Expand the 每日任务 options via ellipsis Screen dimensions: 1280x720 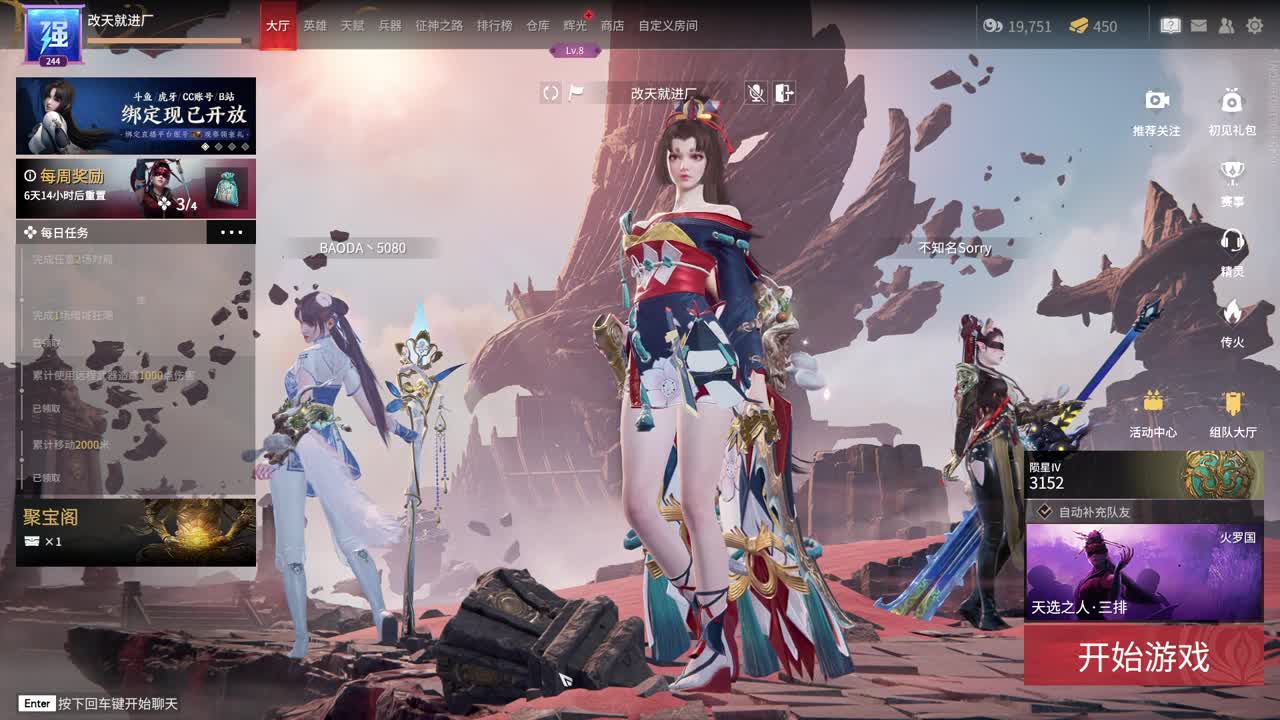coord(231,231)
